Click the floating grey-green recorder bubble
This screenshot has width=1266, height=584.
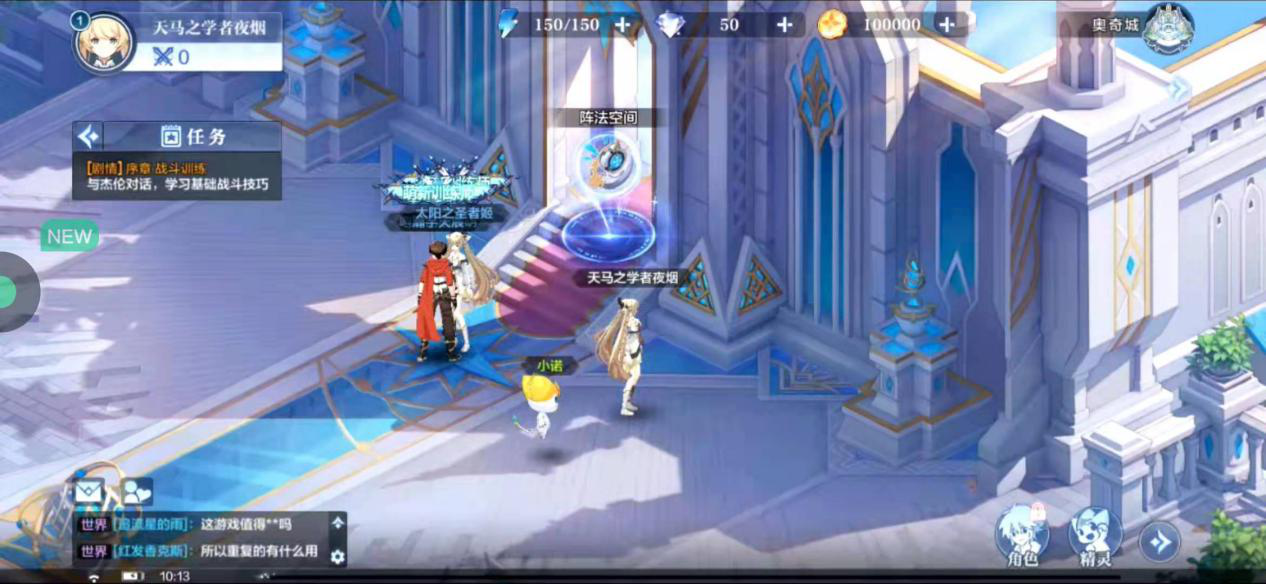(x=12, y=292)
